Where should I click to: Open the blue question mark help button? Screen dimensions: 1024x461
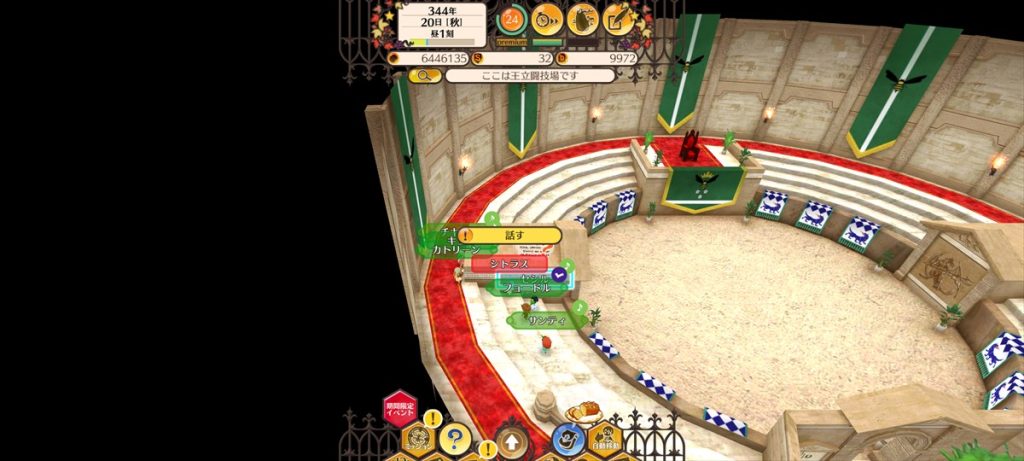(454, 437)
